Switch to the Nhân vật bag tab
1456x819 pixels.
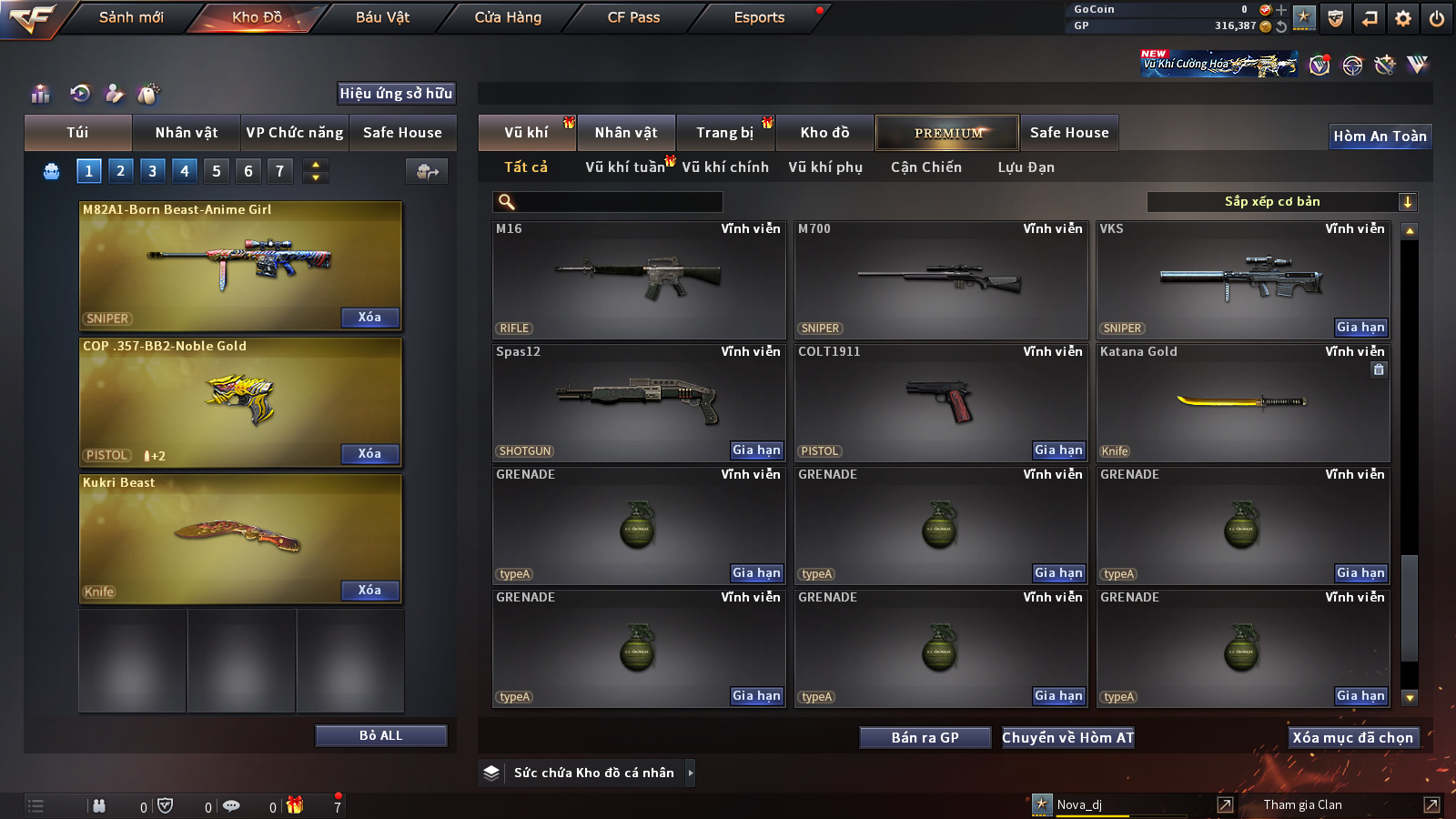click(186, 133)
